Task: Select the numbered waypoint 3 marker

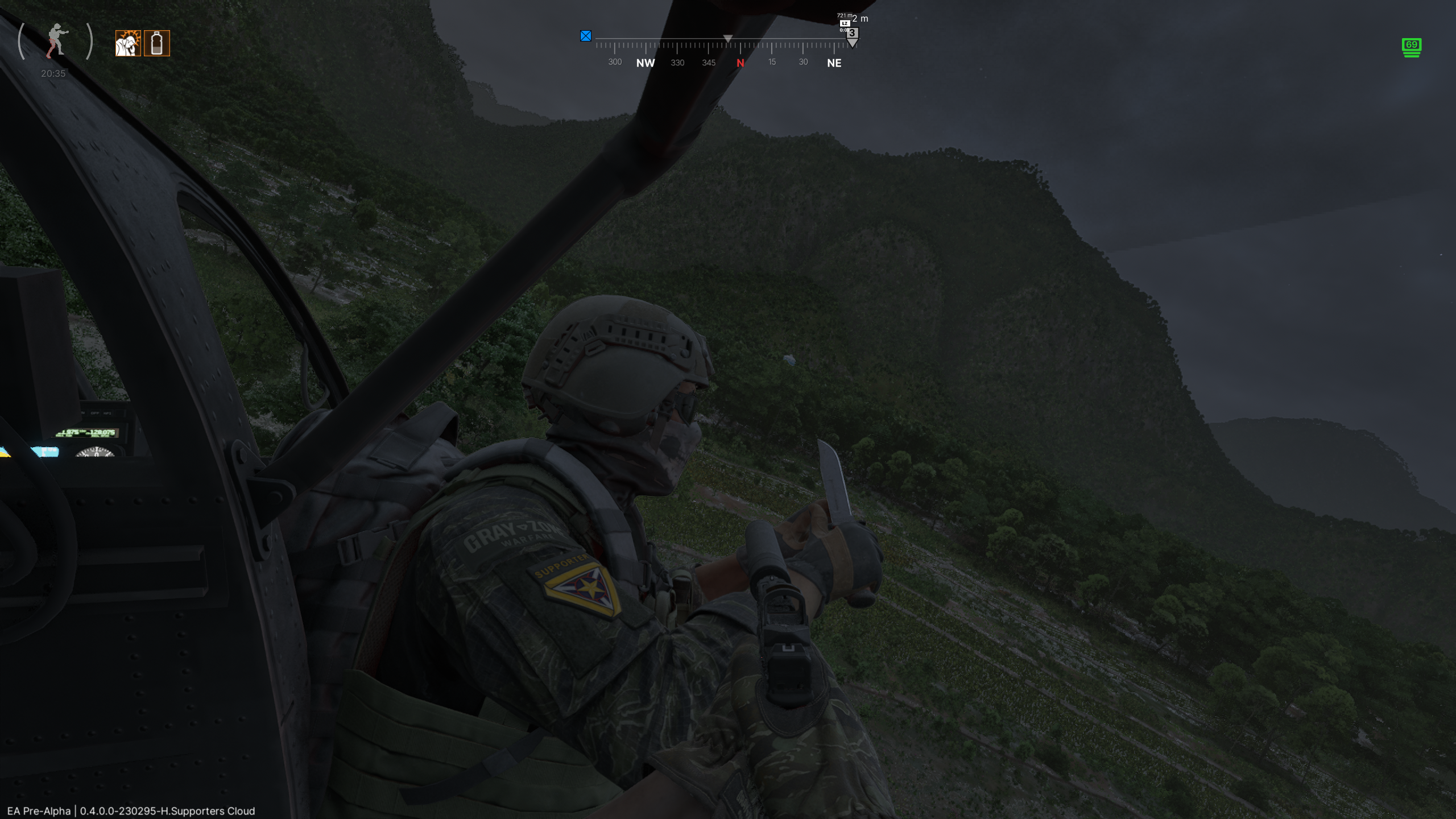Action: (851, 32)
